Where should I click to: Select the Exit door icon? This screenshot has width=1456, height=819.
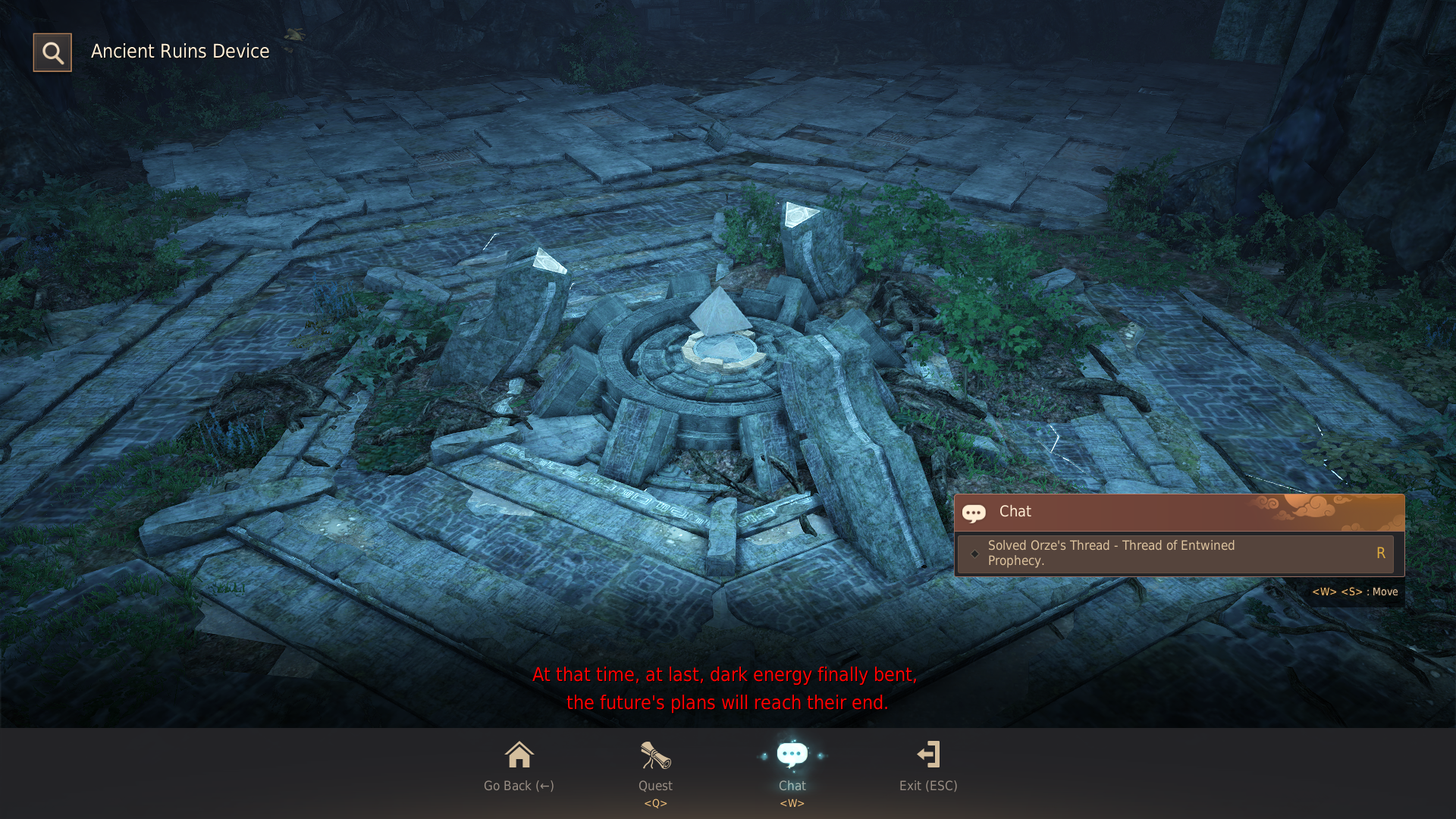click(928, 755)
